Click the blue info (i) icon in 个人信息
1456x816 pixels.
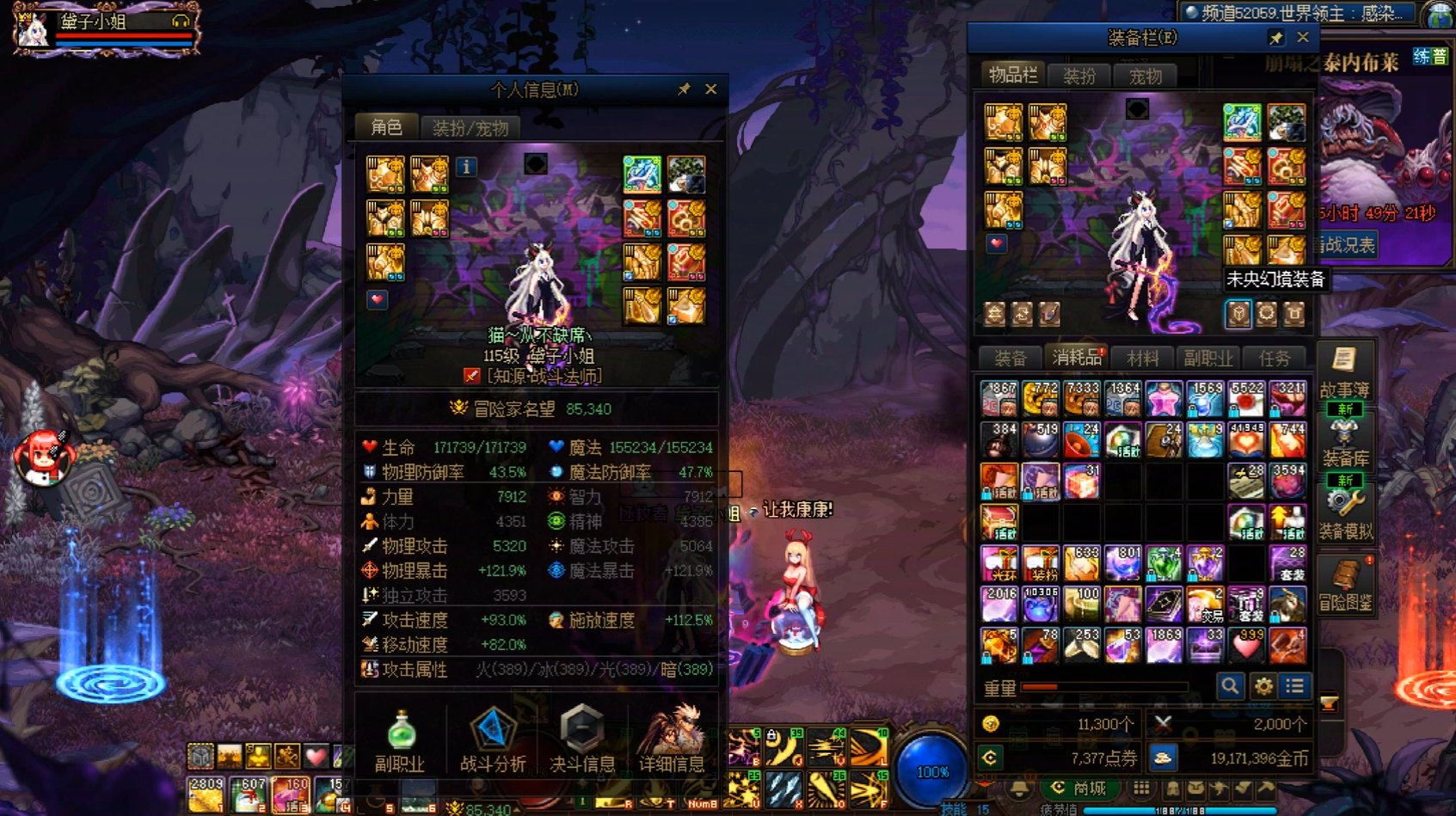(x=467, y=168)
